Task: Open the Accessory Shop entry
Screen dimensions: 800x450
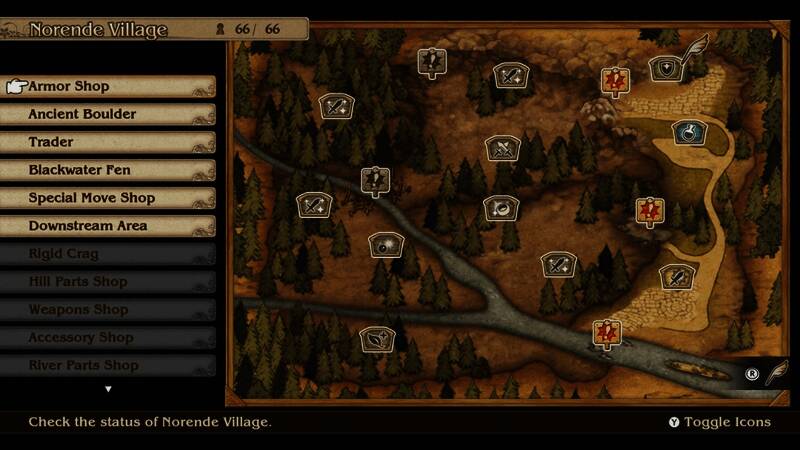Action: tap(110, 338)
